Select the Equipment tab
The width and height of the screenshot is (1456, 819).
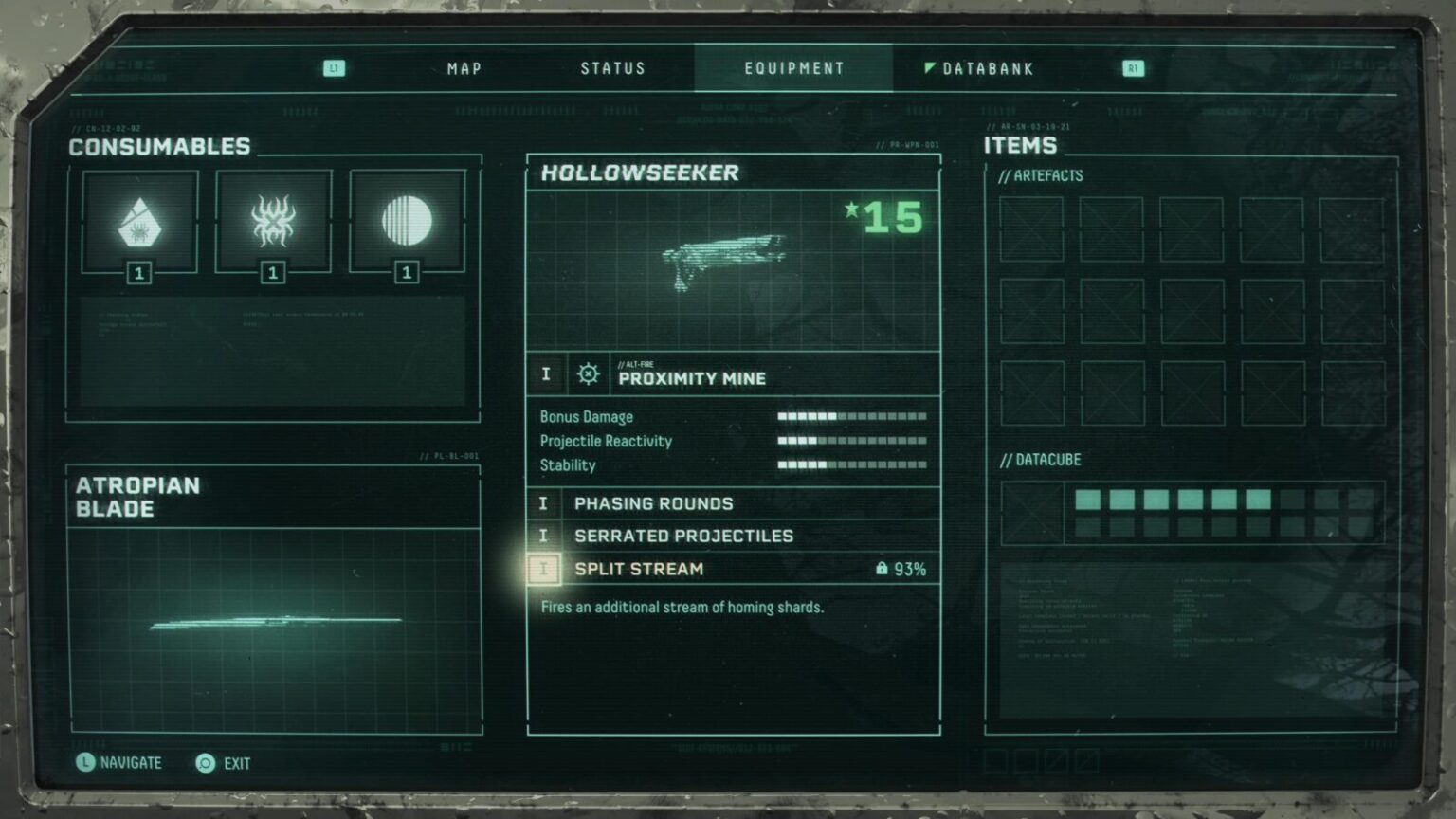coord(793,68)
